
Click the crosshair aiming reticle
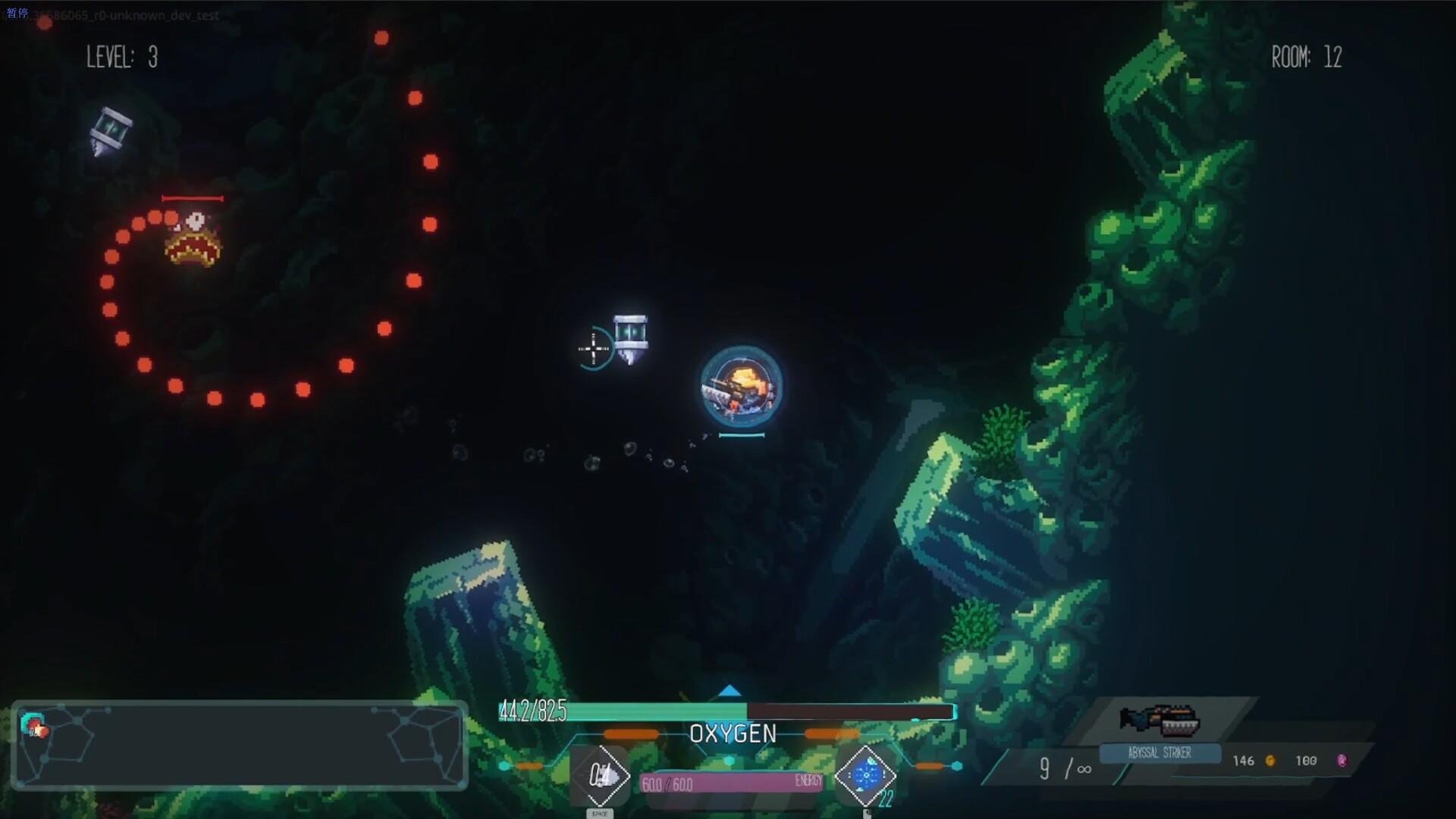click(592, 349)
